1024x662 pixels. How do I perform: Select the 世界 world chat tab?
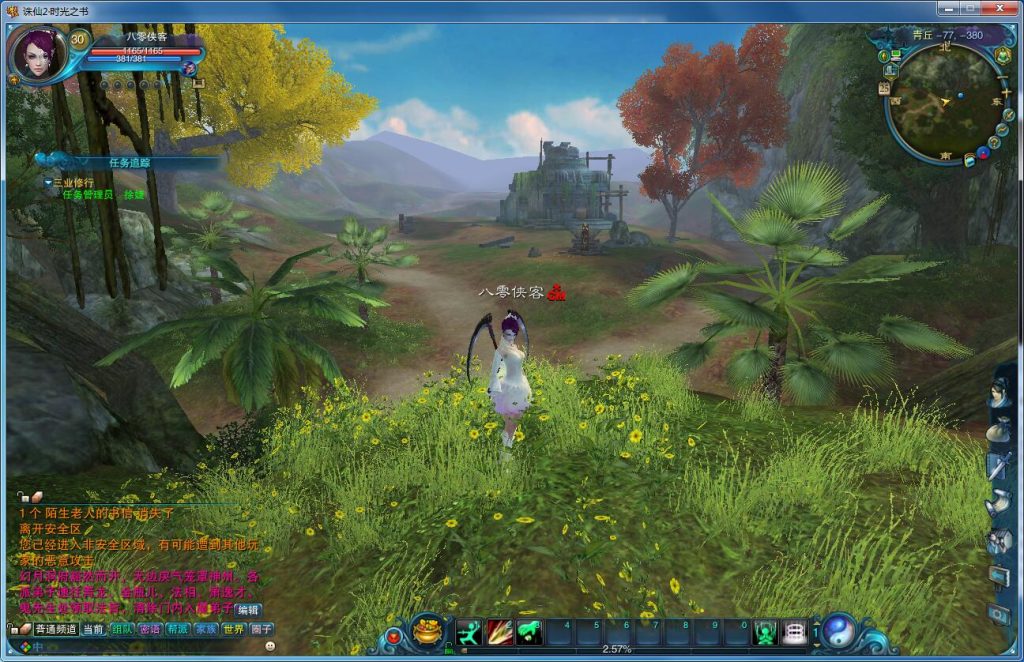click(233, 630)
